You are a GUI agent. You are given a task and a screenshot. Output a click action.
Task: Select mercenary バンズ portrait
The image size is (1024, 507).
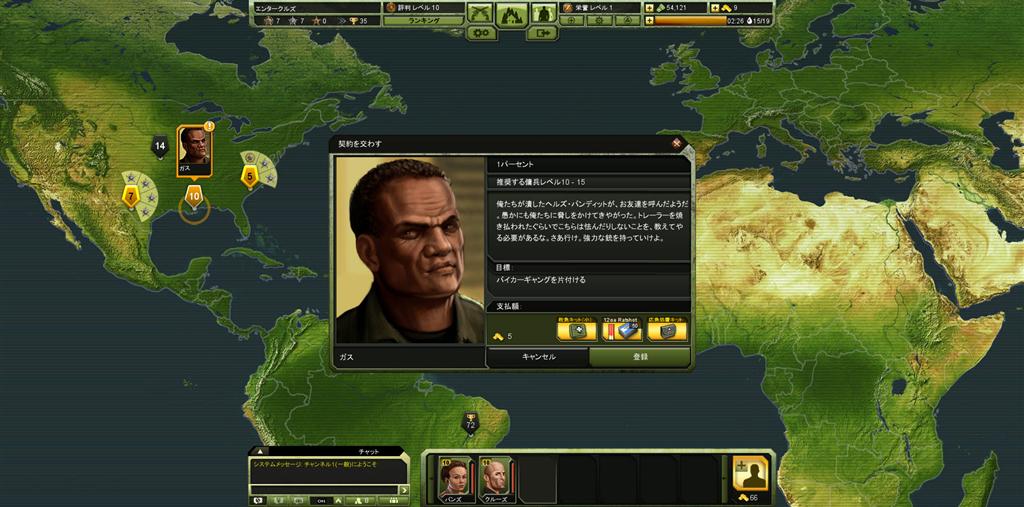tap(453, 477)
